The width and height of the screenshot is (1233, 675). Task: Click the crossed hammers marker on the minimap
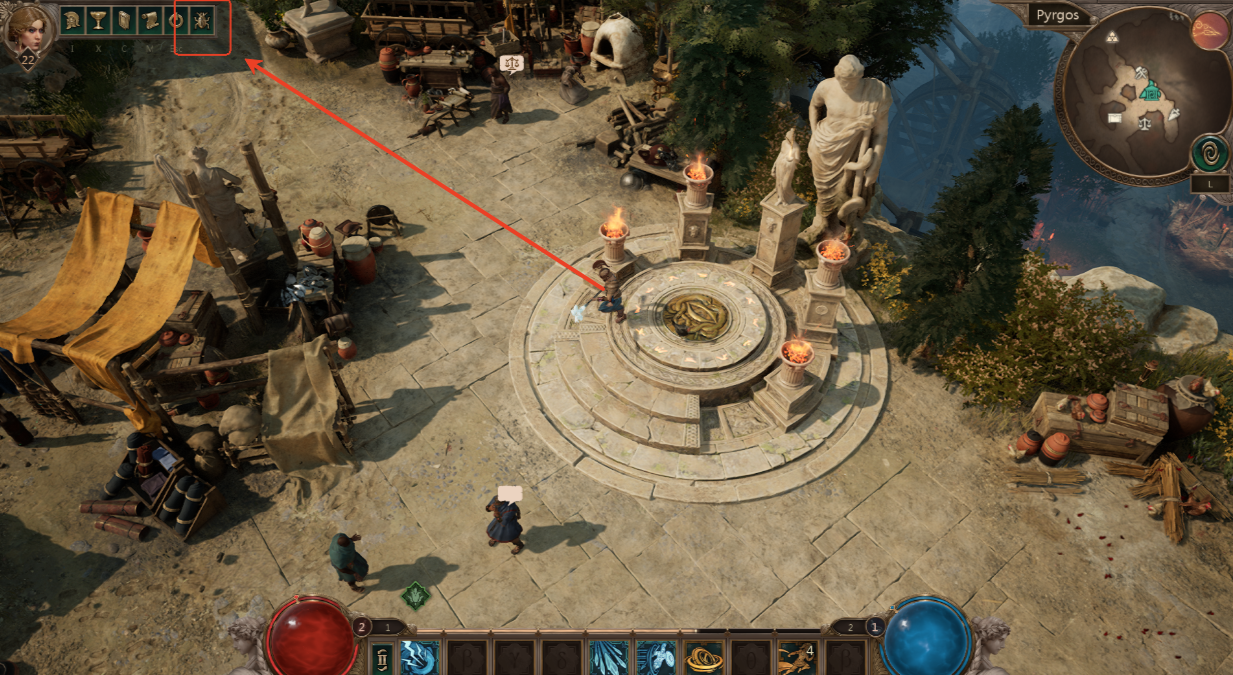point(1143,72)
